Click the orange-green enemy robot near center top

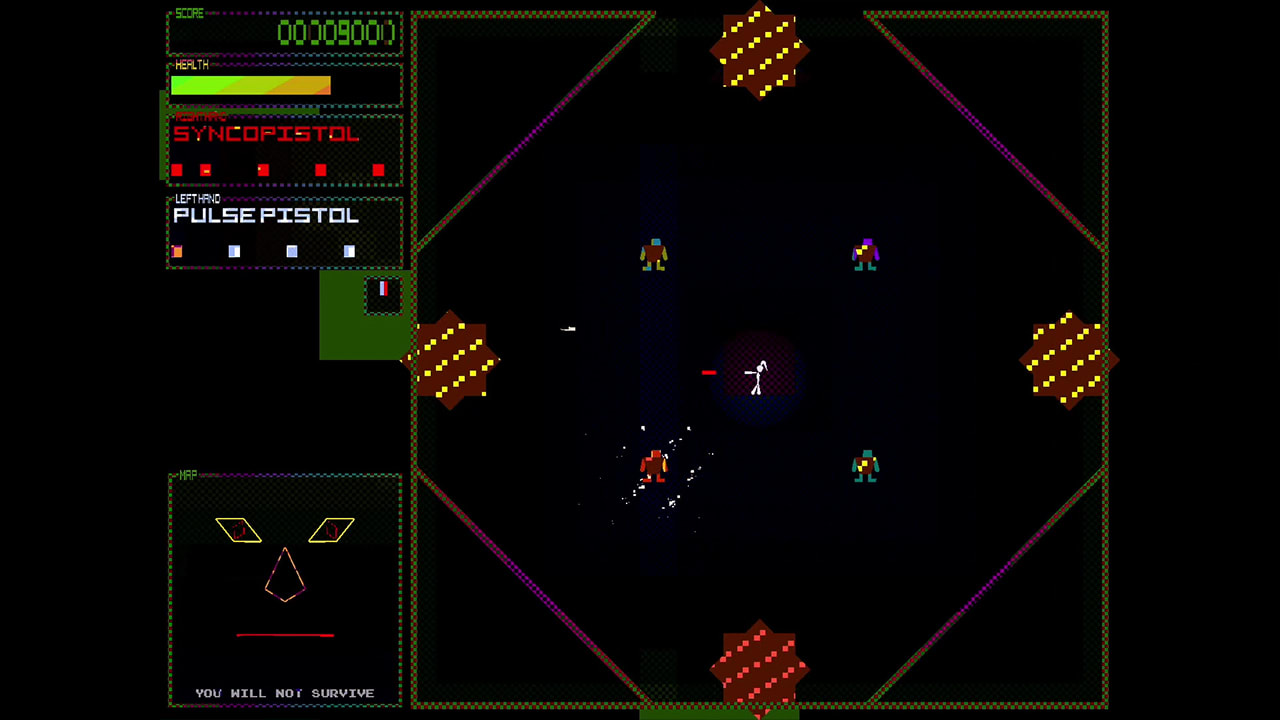coord(655,253)
